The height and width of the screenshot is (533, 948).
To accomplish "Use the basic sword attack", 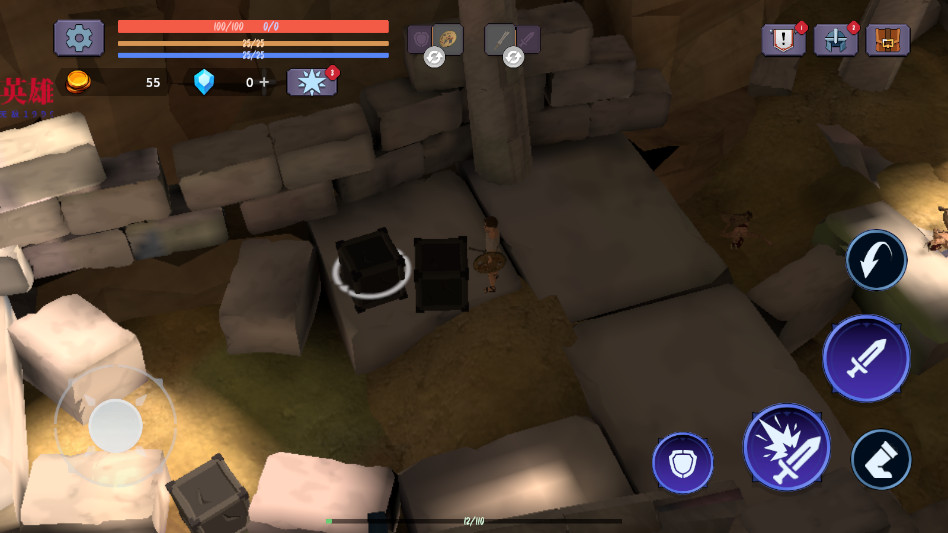I will (x=866, y=358).
